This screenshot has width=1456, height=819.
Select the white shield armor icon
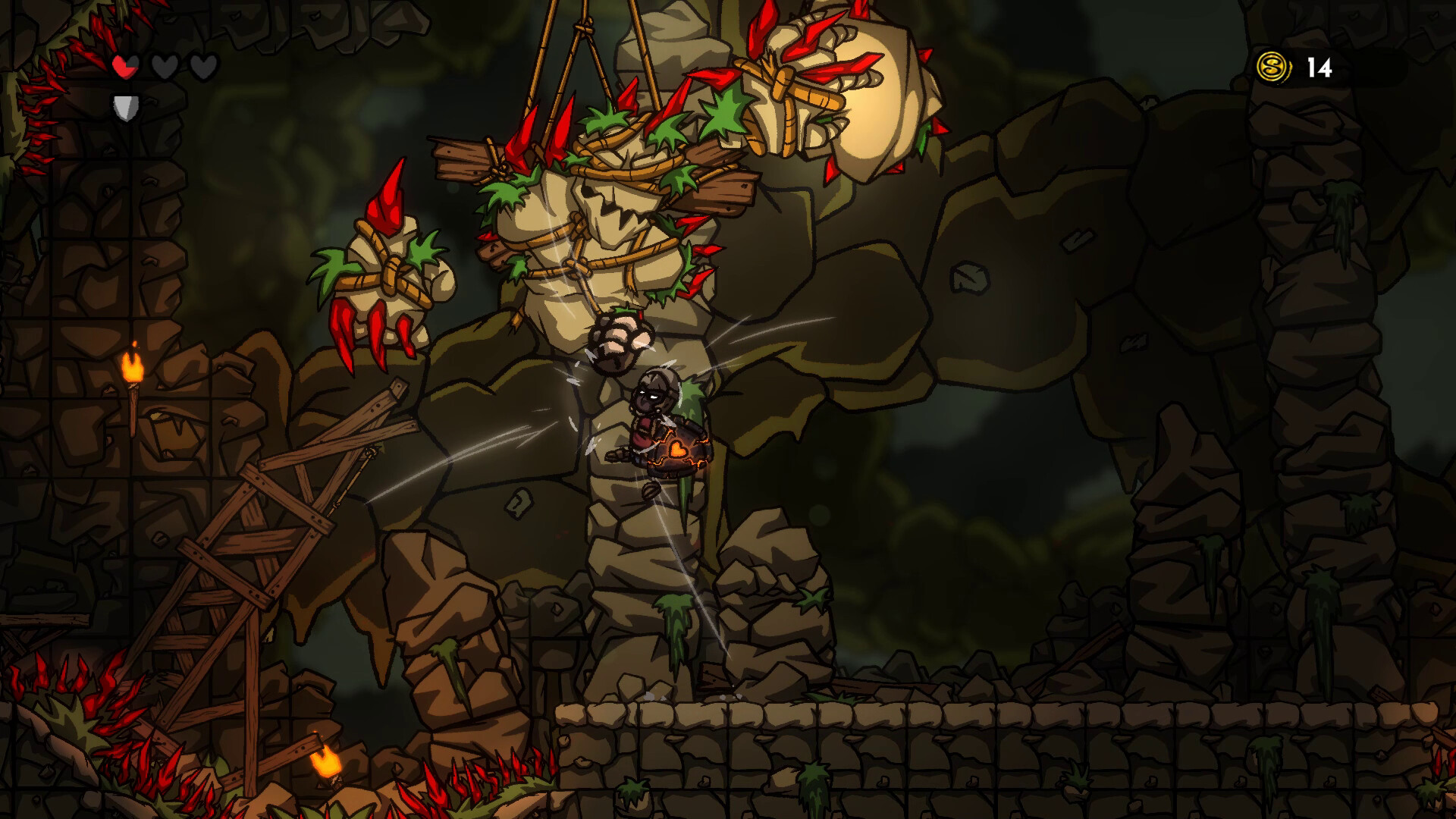click(126, 106)
